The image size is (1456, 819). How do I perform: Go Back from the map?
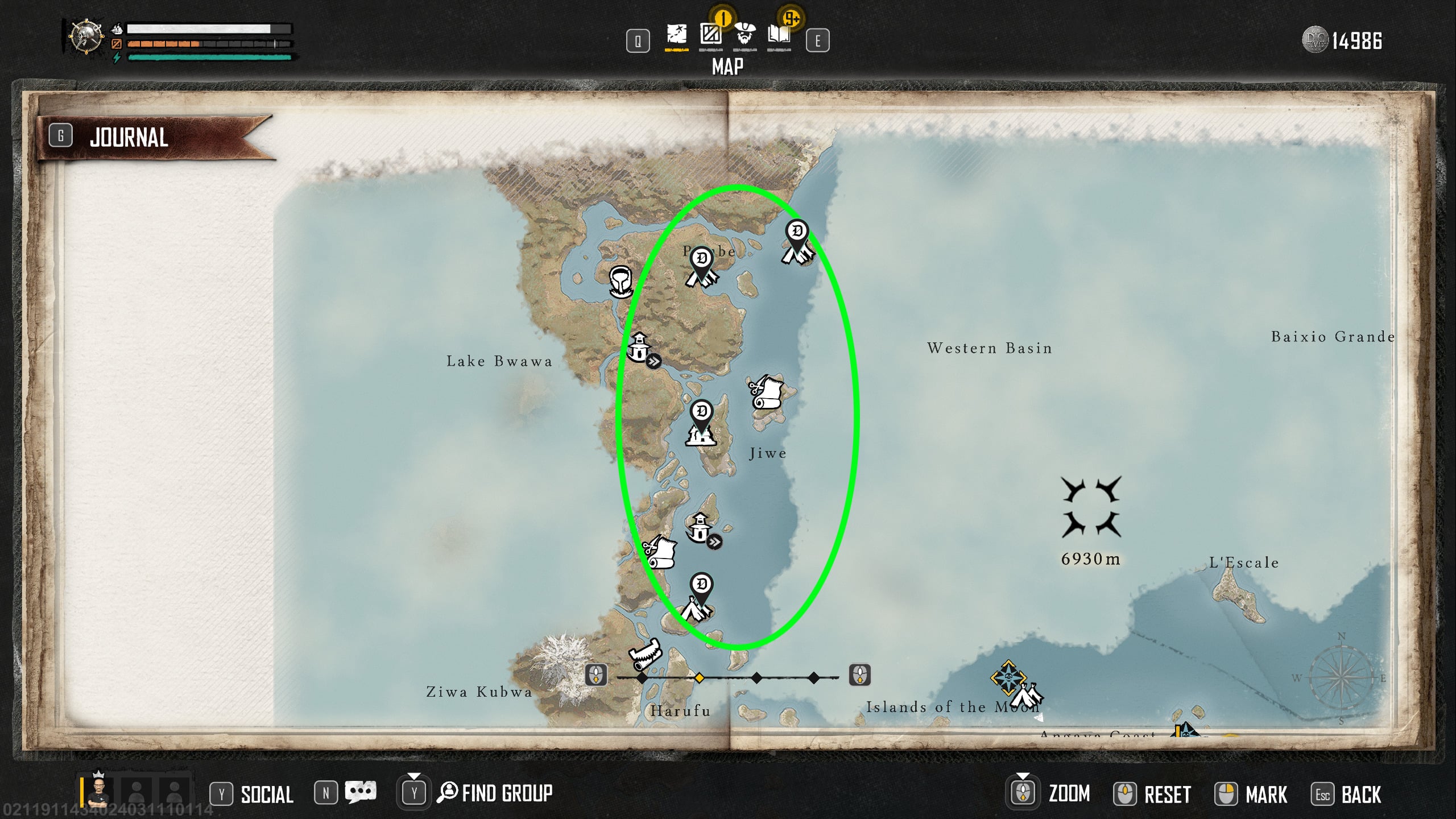1360,794
